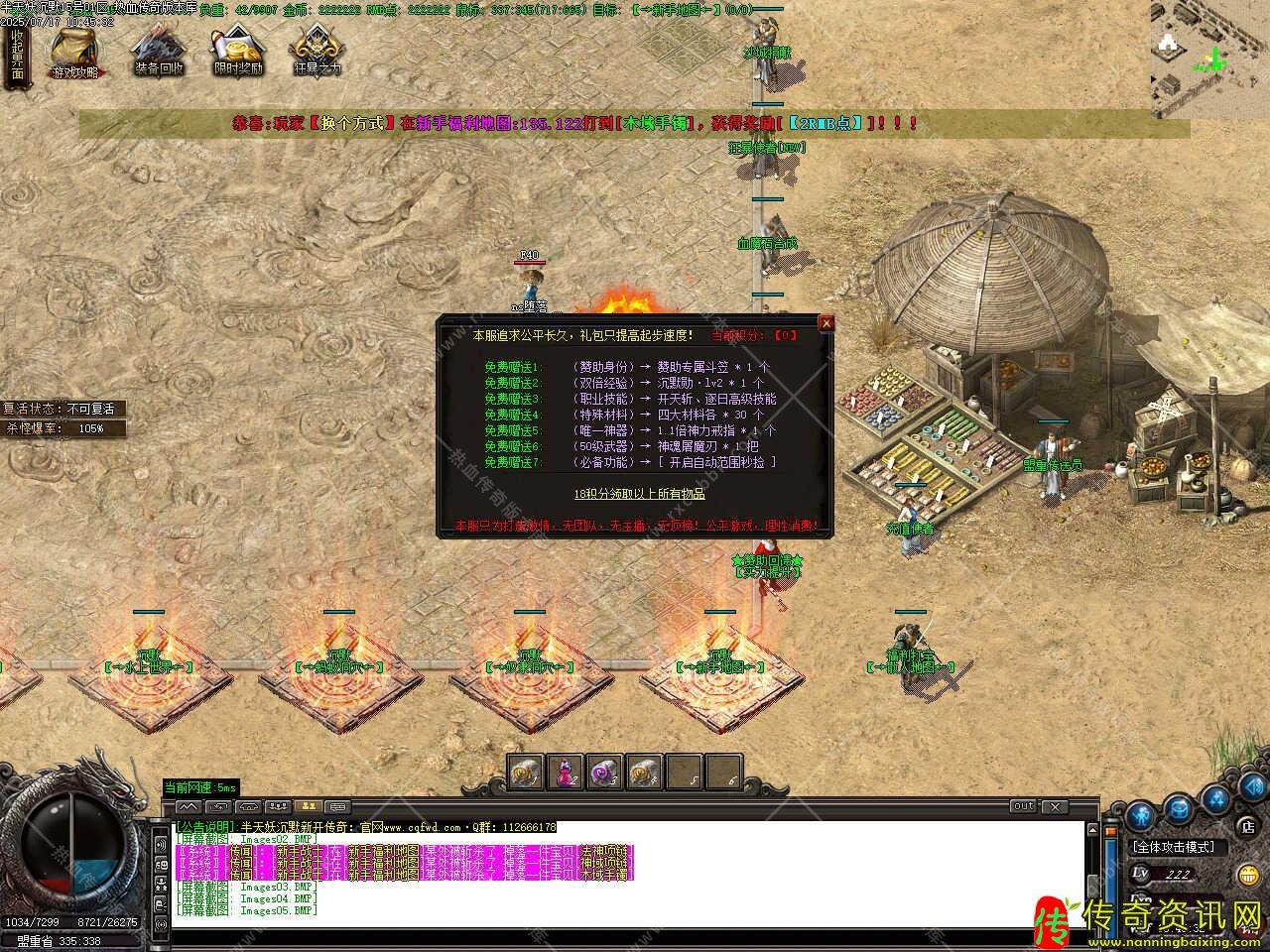Open the yellow smiley emoticon button
Screen dimensions: 1270x952
tap(1247, 875)
